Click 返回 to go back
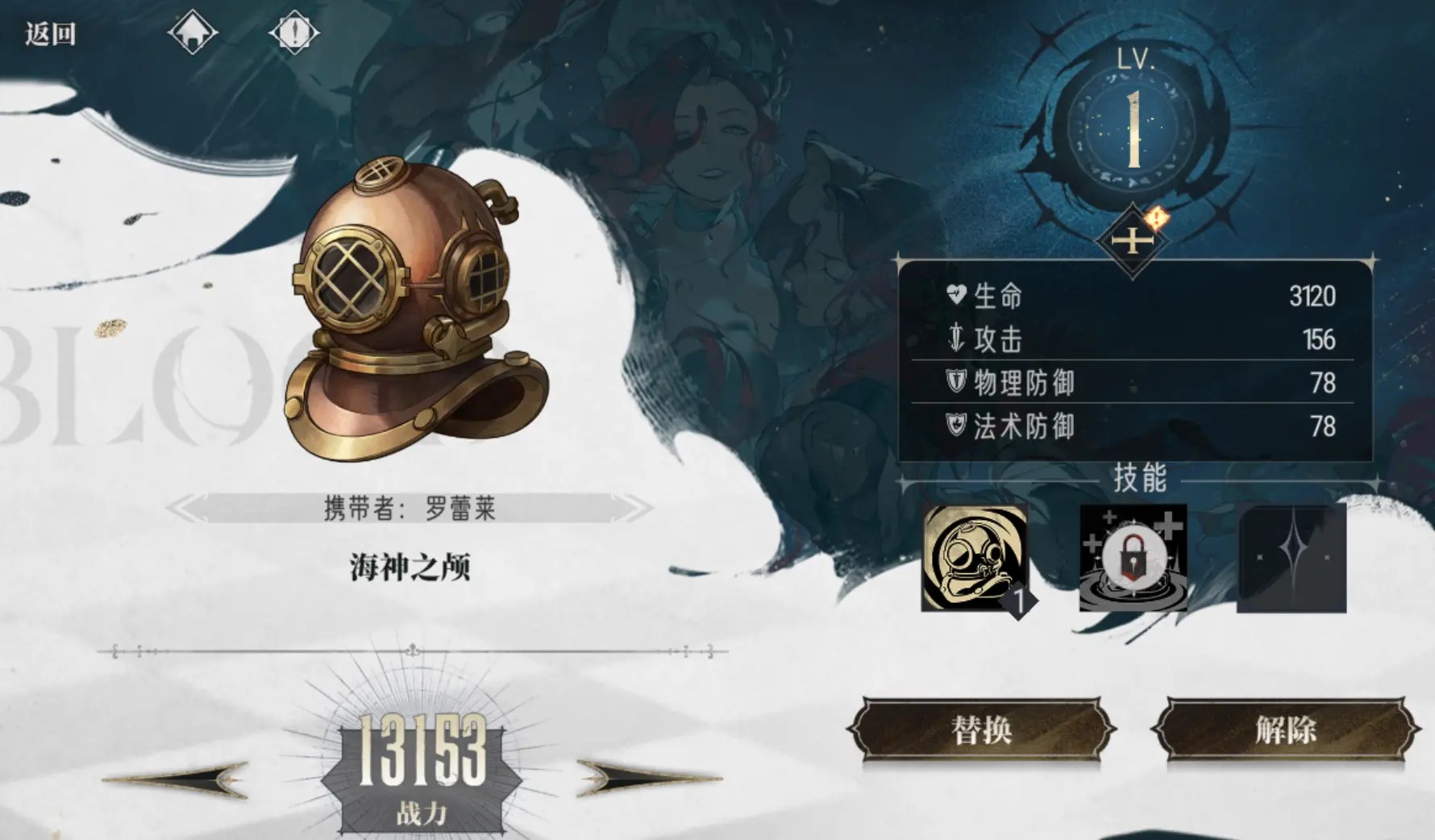 (x=50, y=33)
